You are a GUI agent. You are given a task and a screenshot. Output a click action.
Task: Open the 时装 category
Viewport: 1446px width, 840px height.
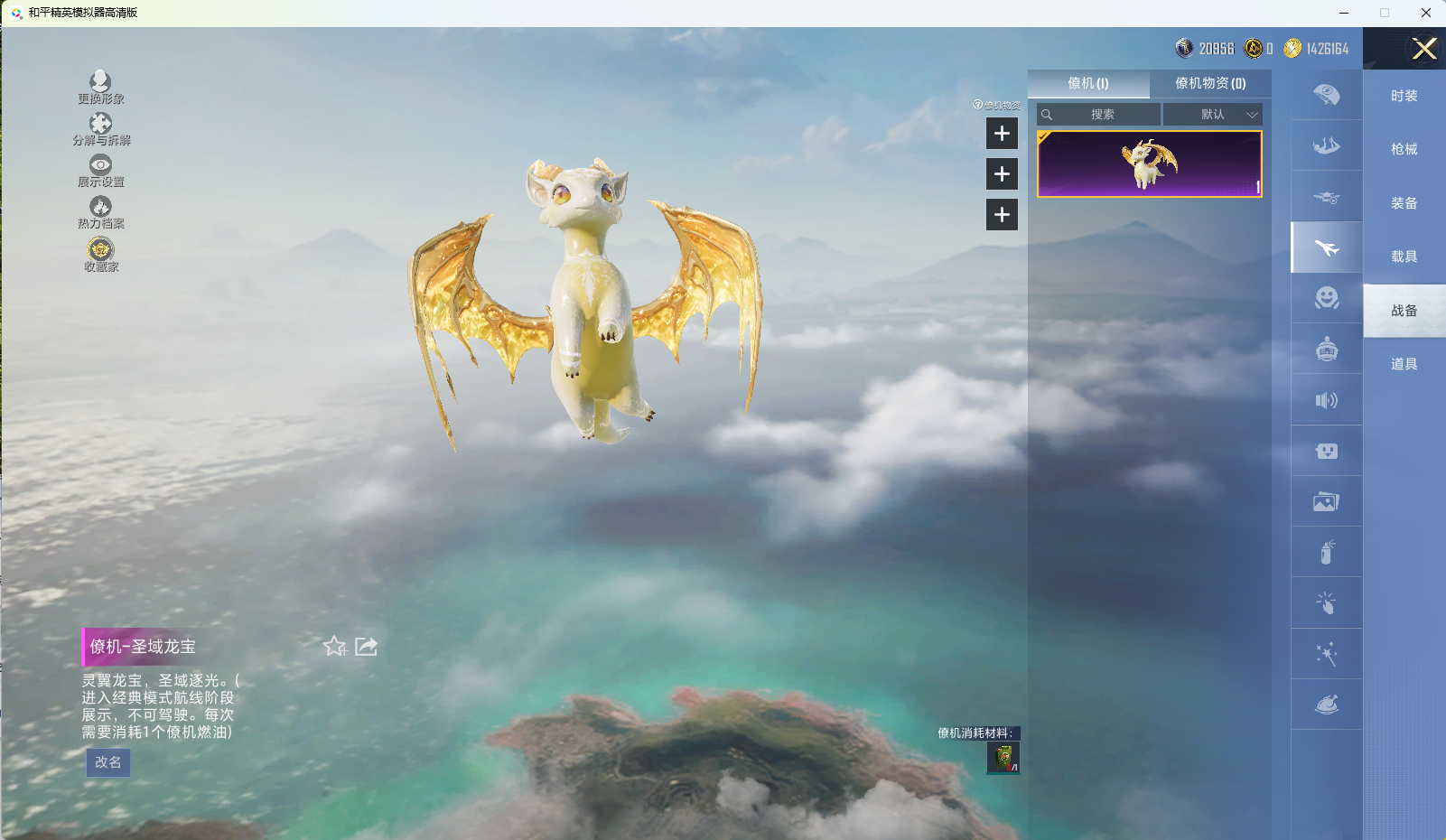click(x=1404, y=96)
